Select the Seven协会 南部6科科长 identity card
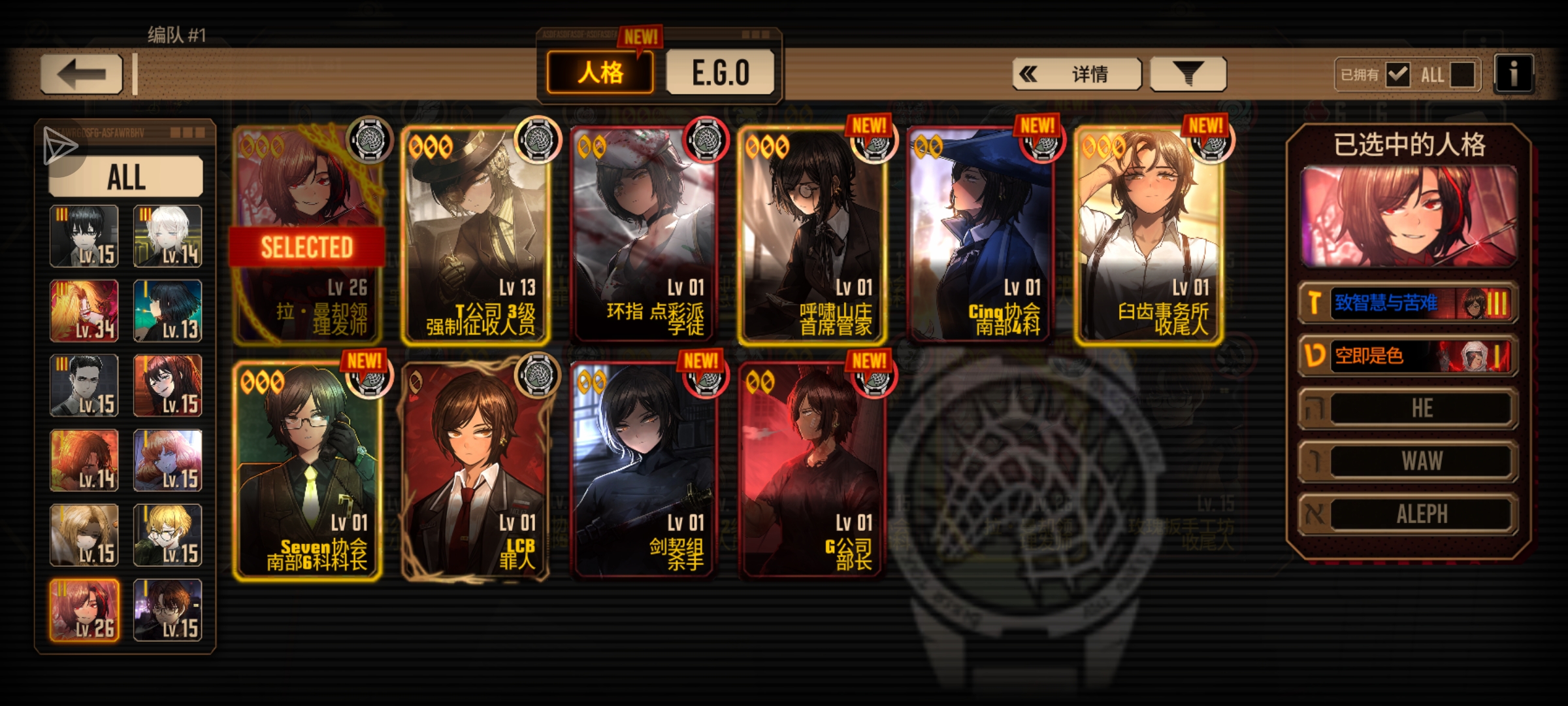Viewport: 1568px width, 706px height. click(x=307, y=471)
